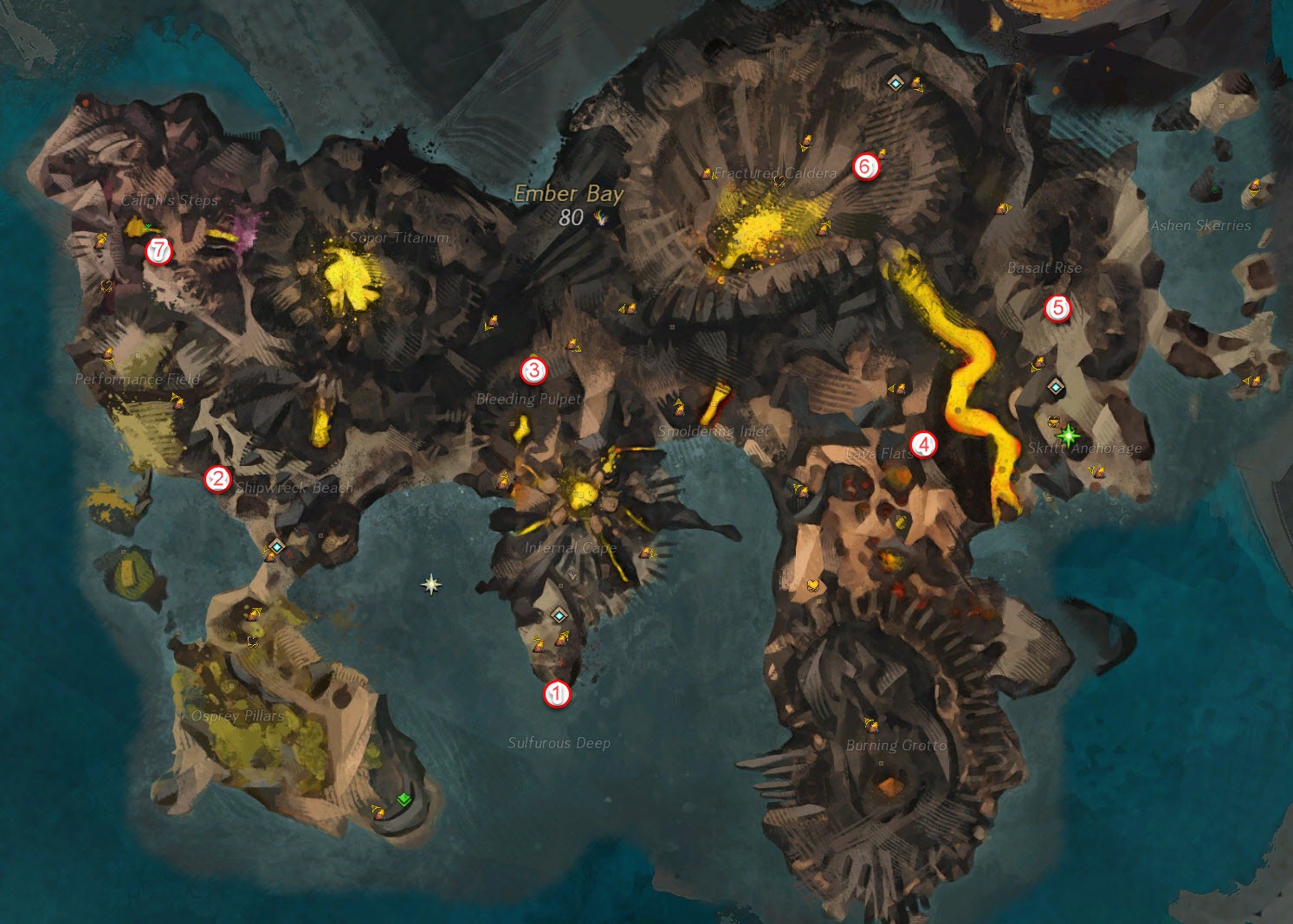Click the waypoint diamond north of Fractured Caldera
This screenshot has height=924, width=1293.
coord(895,83)
